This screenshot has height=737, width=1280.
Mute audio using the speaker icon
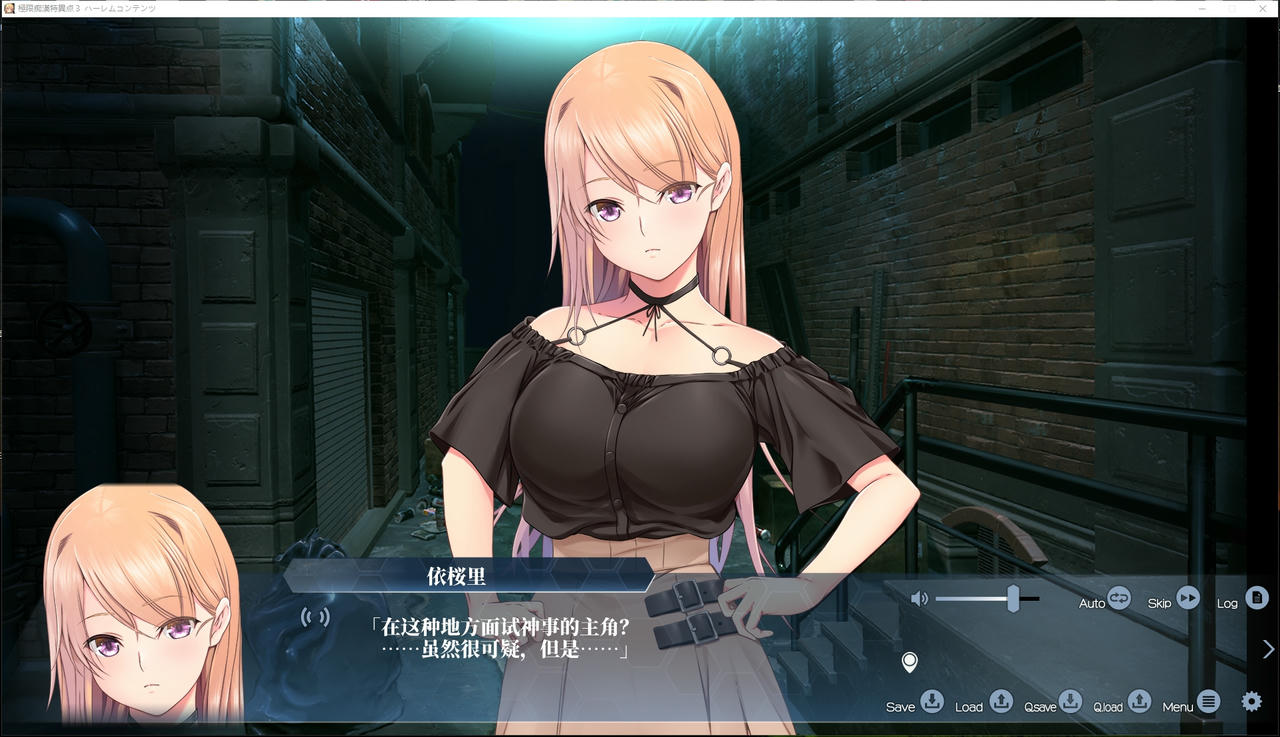919,599
